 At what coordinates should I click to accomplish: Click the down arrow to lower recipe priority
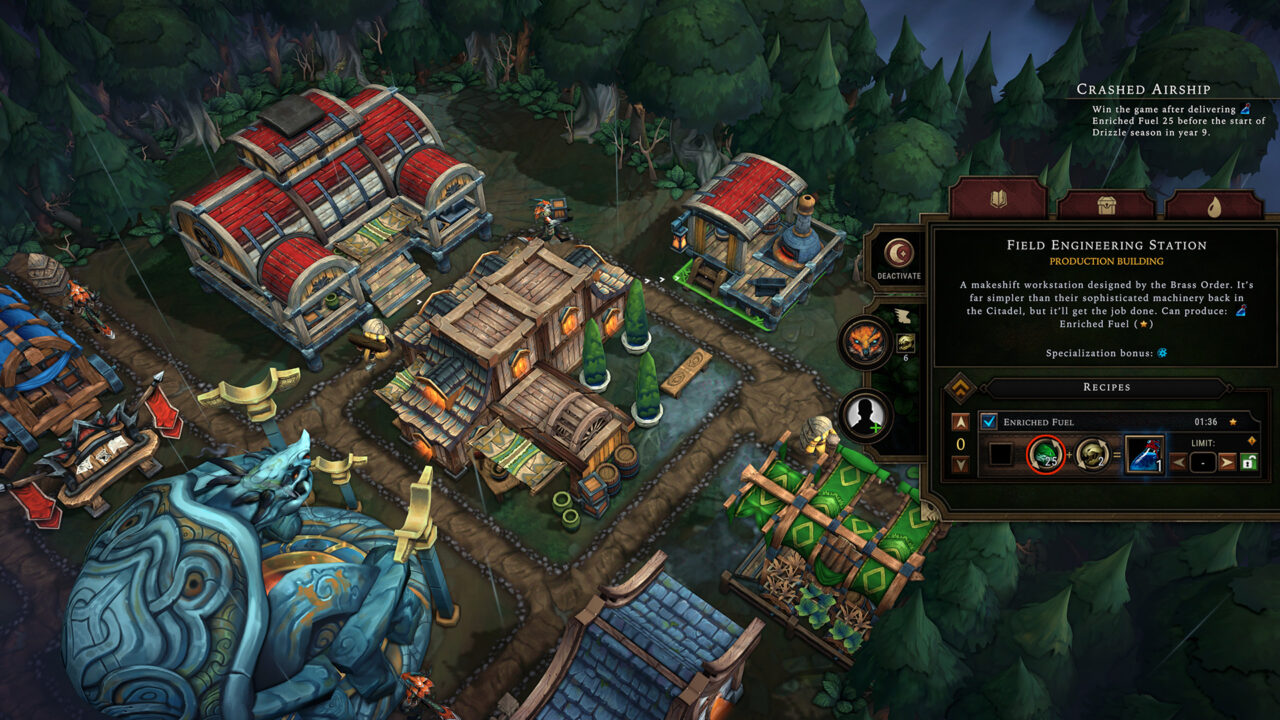tap(960, 462)
